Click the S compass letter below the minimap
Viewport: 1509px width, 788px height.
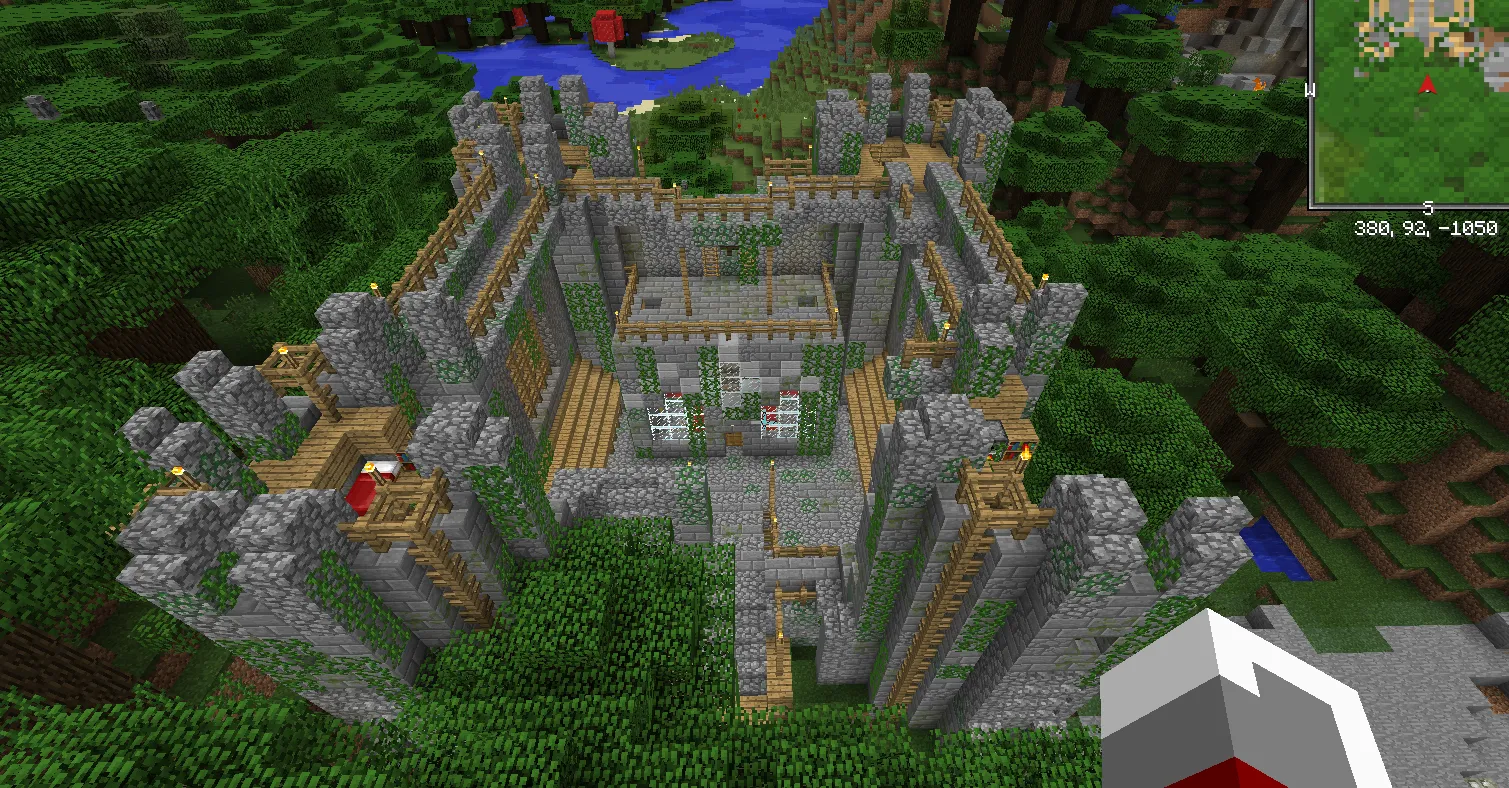click(1429, 208)
